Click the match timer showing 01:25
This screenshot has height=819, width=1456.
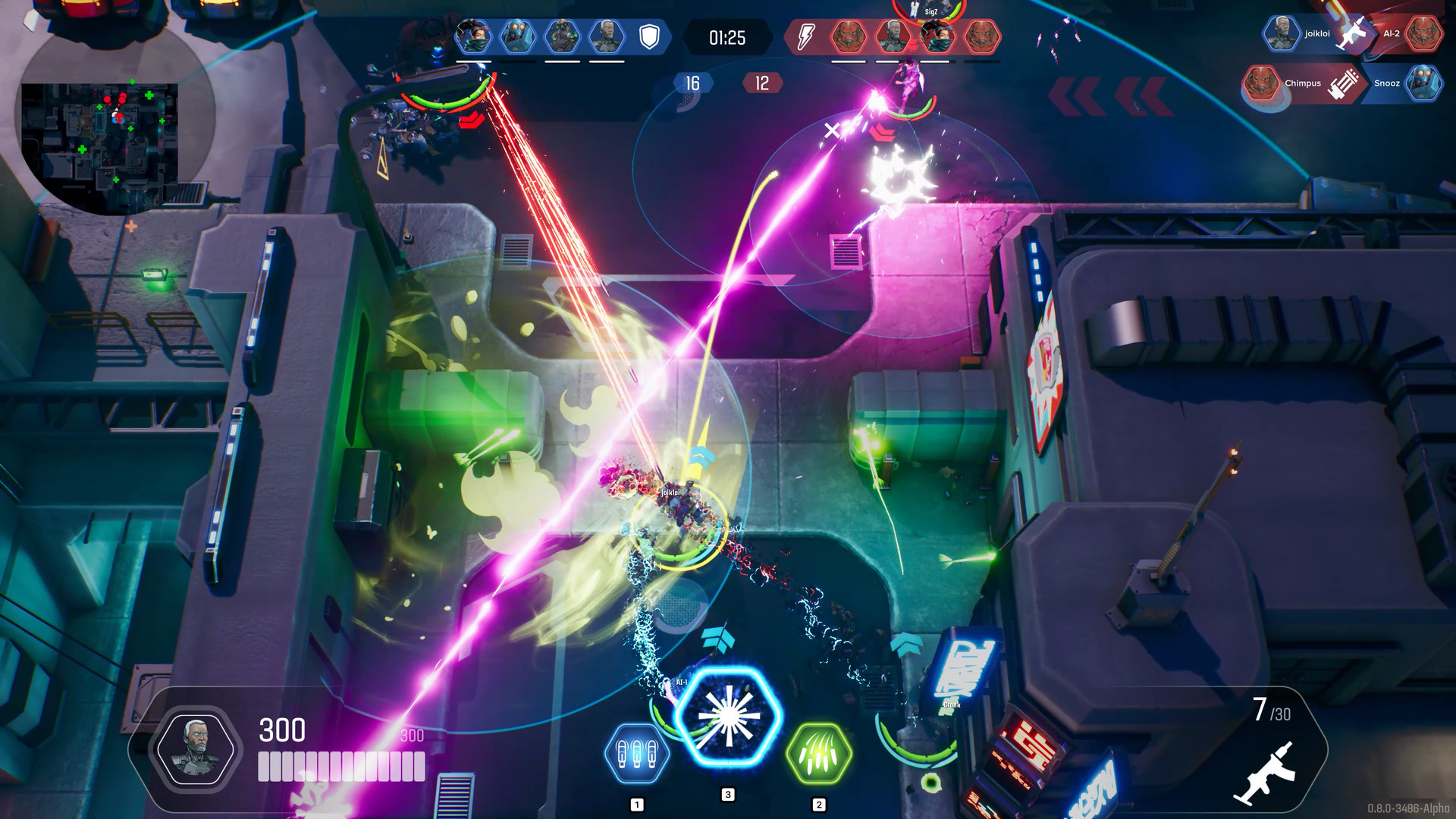(729, 36)
